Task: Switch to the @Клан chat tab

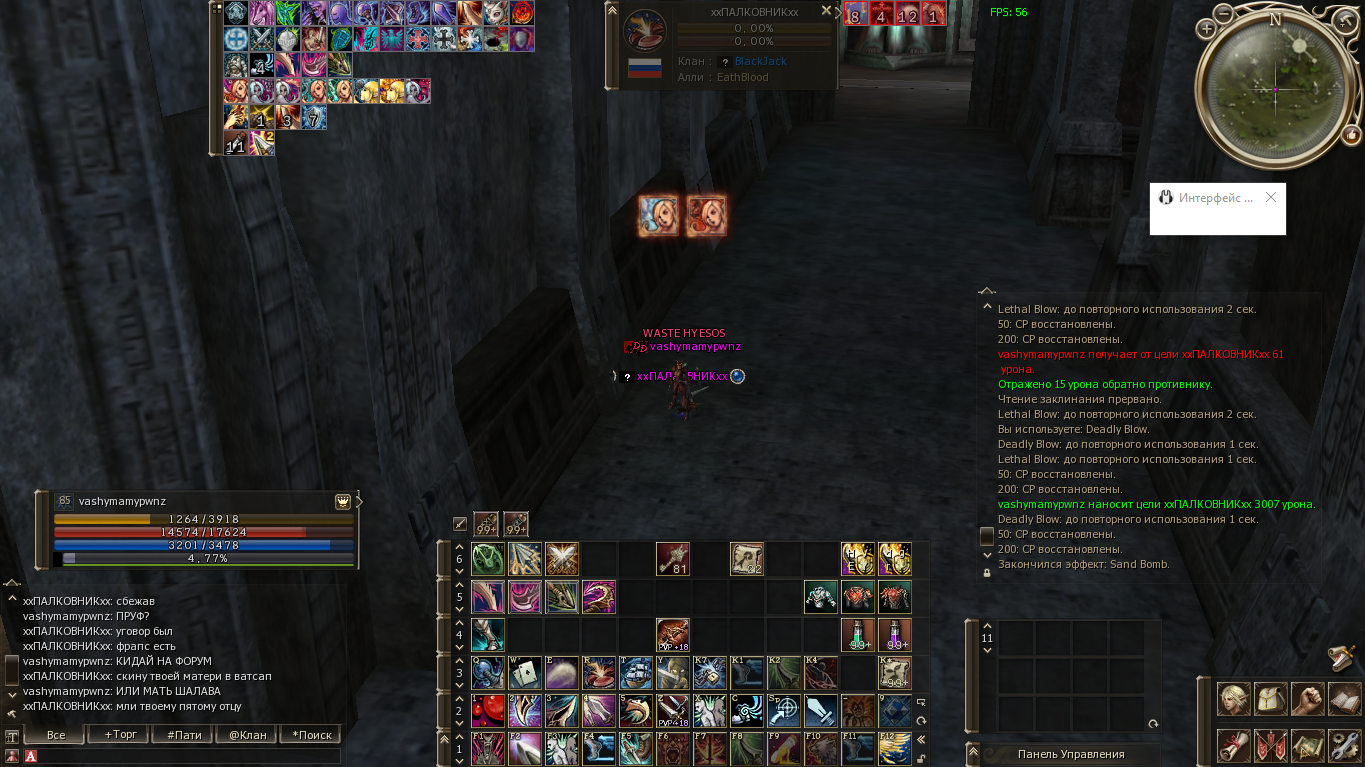Action: pyautogui.click(x=250, y=734)
